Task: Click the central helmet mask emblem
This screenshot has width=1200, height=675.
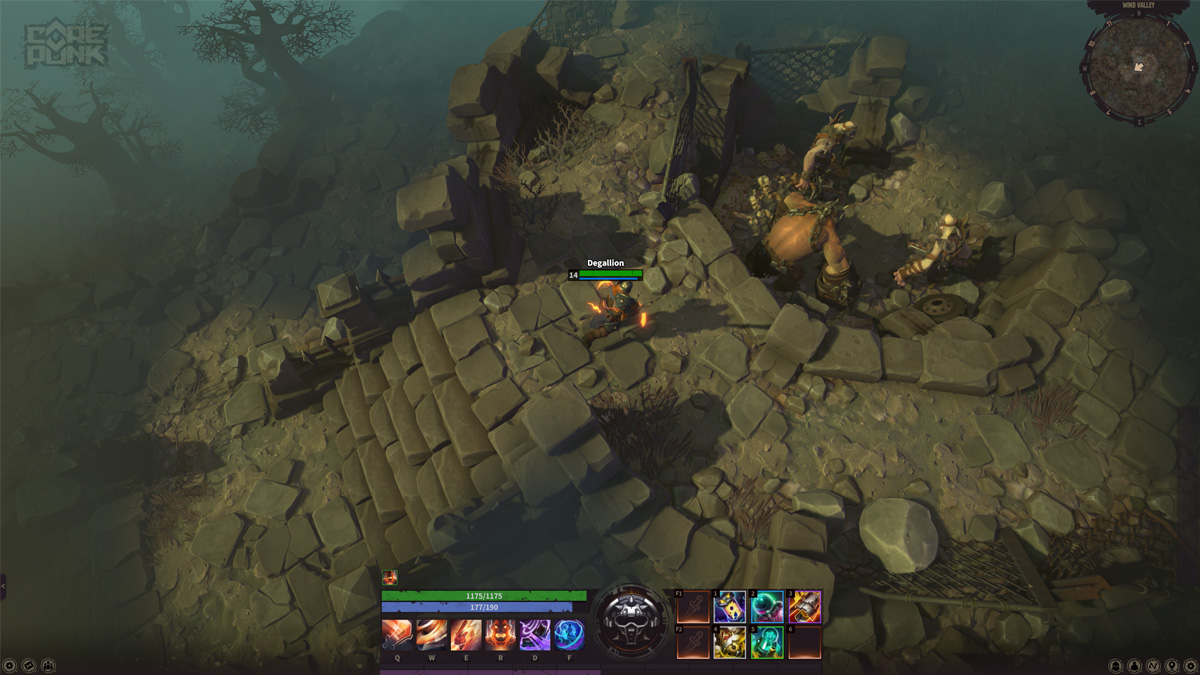Action: coord(631,620)
